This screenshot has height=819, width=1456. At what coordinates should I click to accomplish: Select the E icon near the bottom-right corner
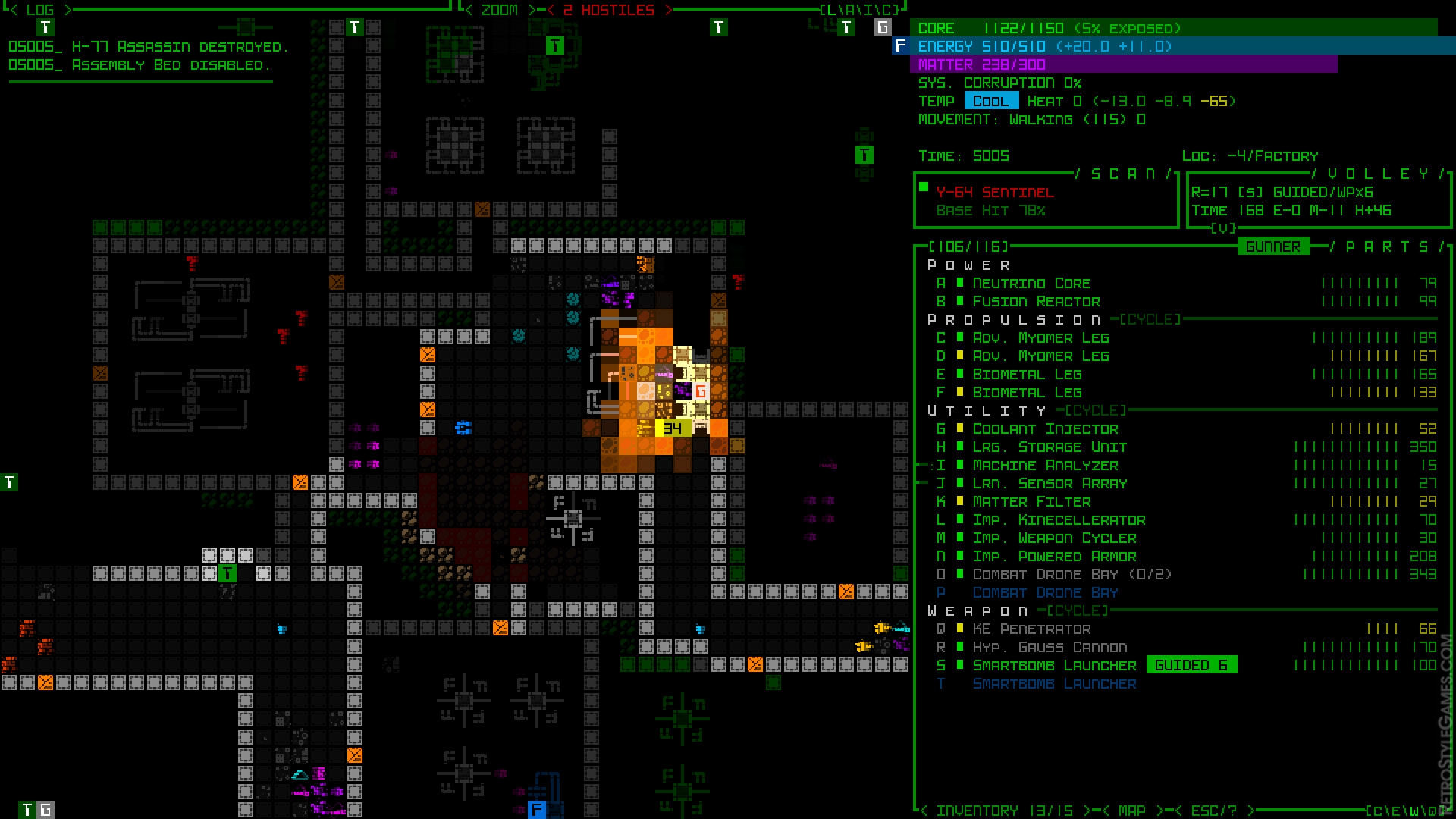[x=1398, y=811]
